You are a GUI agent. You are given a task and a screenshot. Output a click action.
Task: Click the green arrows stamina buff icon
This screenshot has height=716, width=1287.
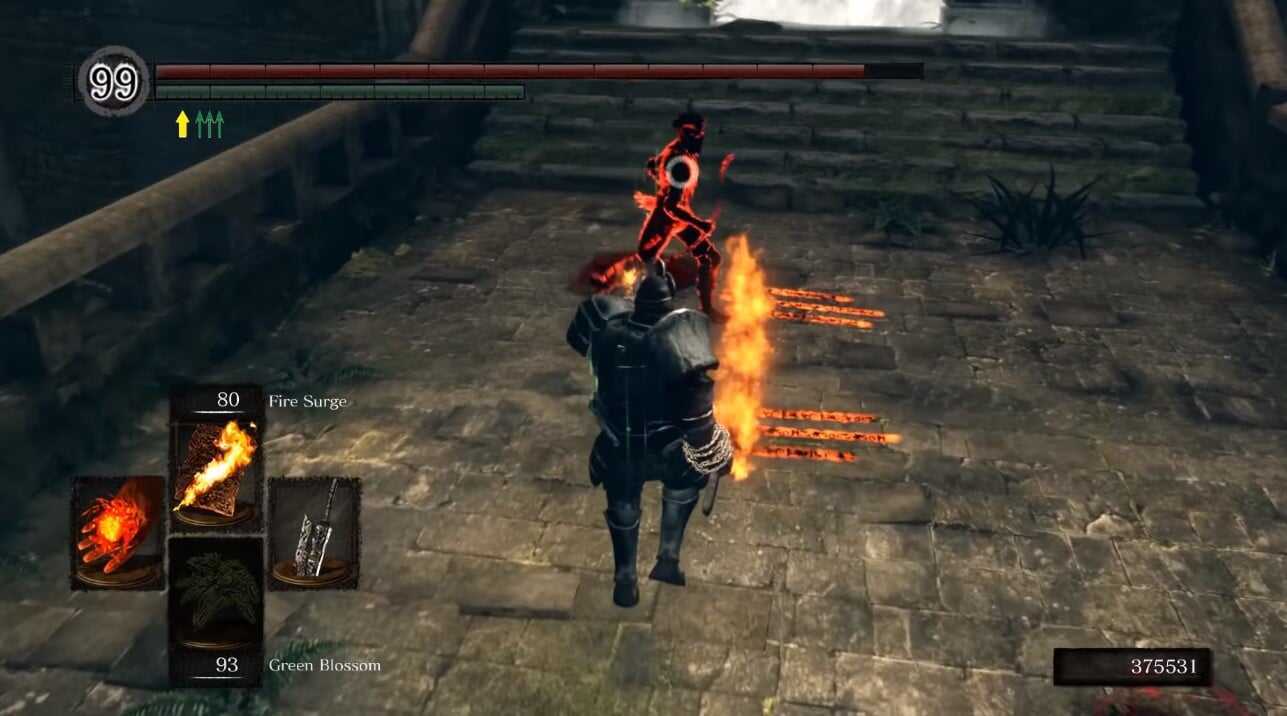coord(210,124)
